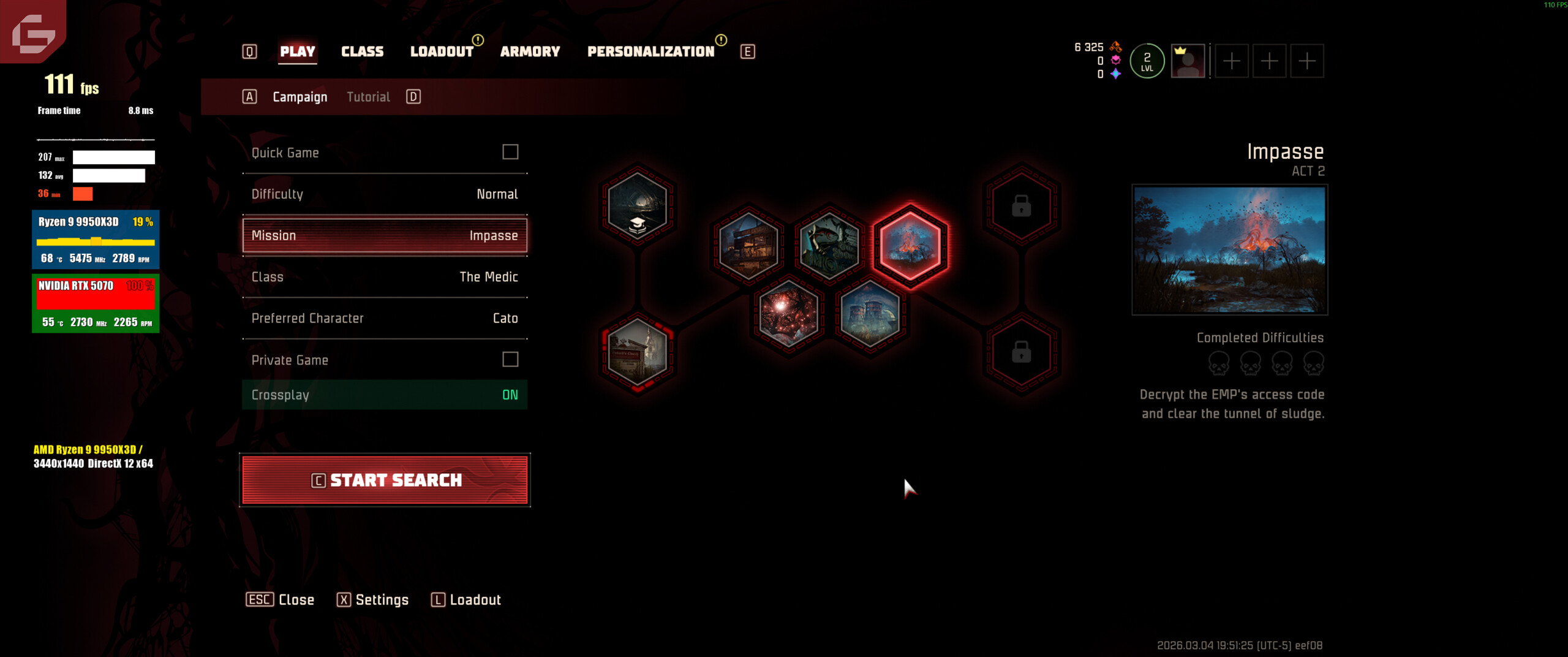Click the crowned player avatar portrait
The width and height of the screenshot is (1568, 657).
1188,61
